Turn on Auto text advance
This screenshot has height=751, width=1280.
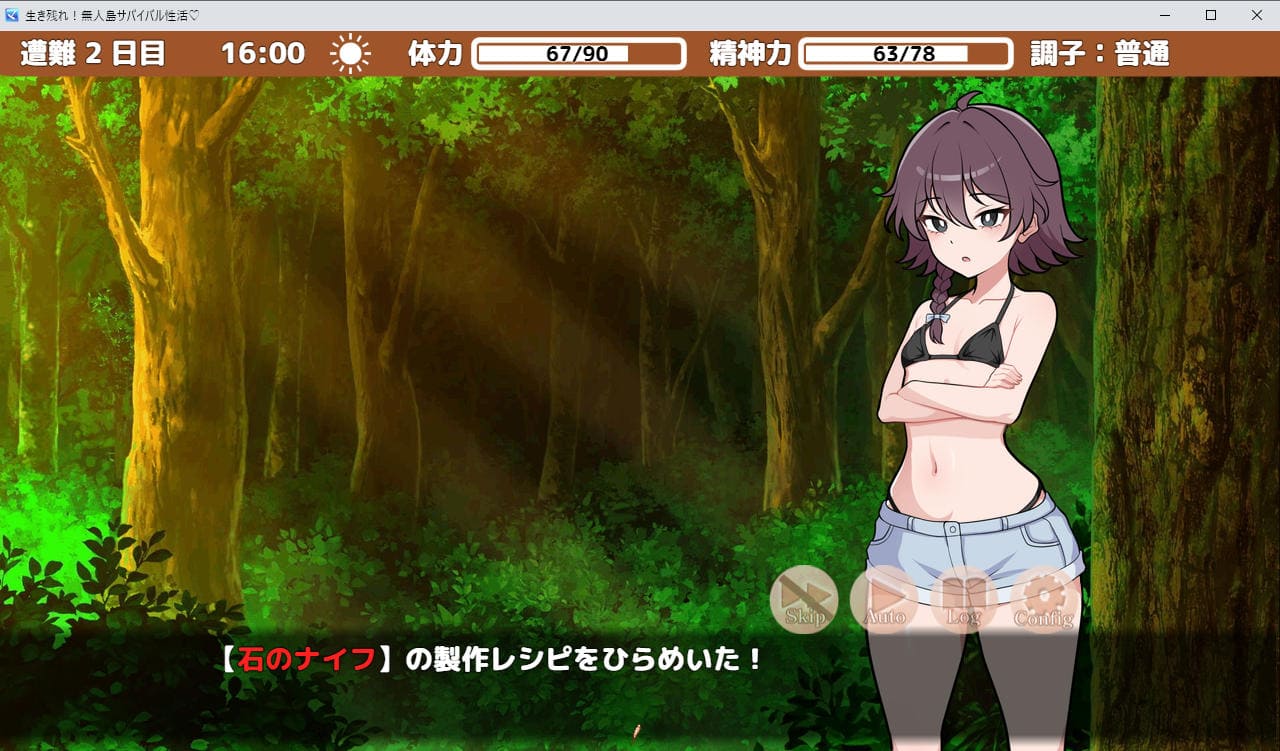[884, 600]
